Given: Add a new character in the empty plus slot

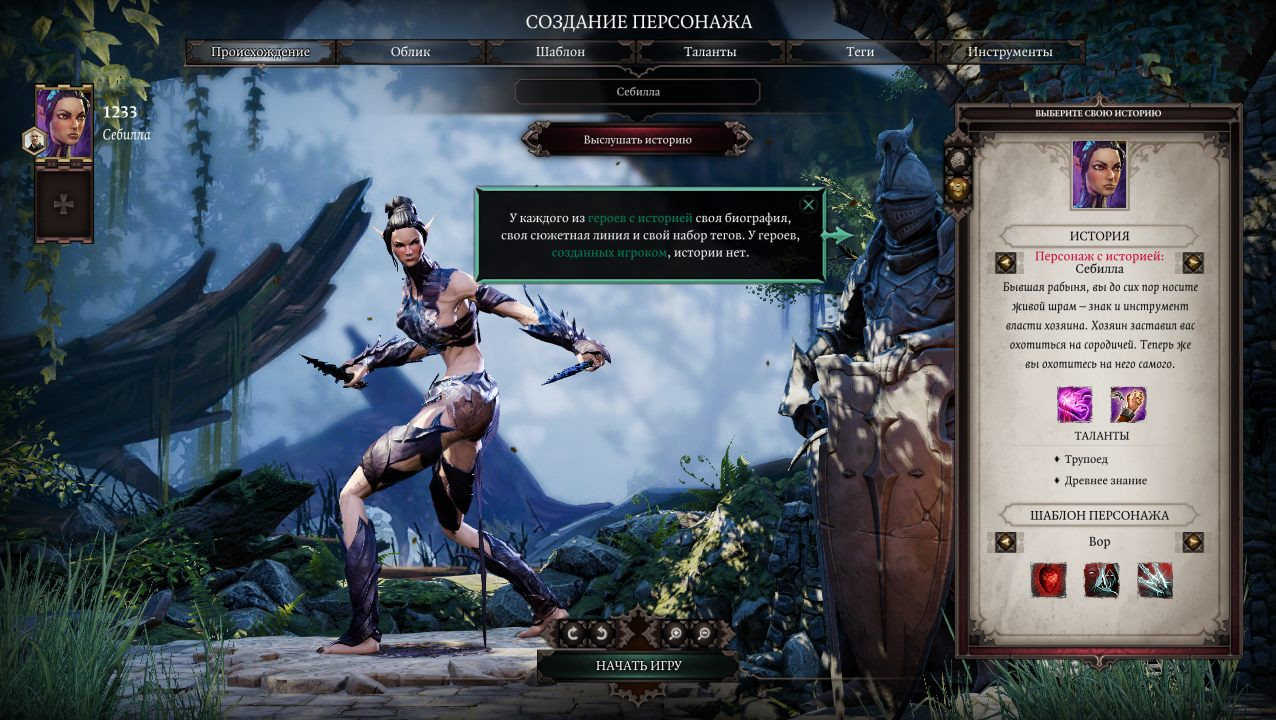Looking at the screenshot, I should 64,205.
